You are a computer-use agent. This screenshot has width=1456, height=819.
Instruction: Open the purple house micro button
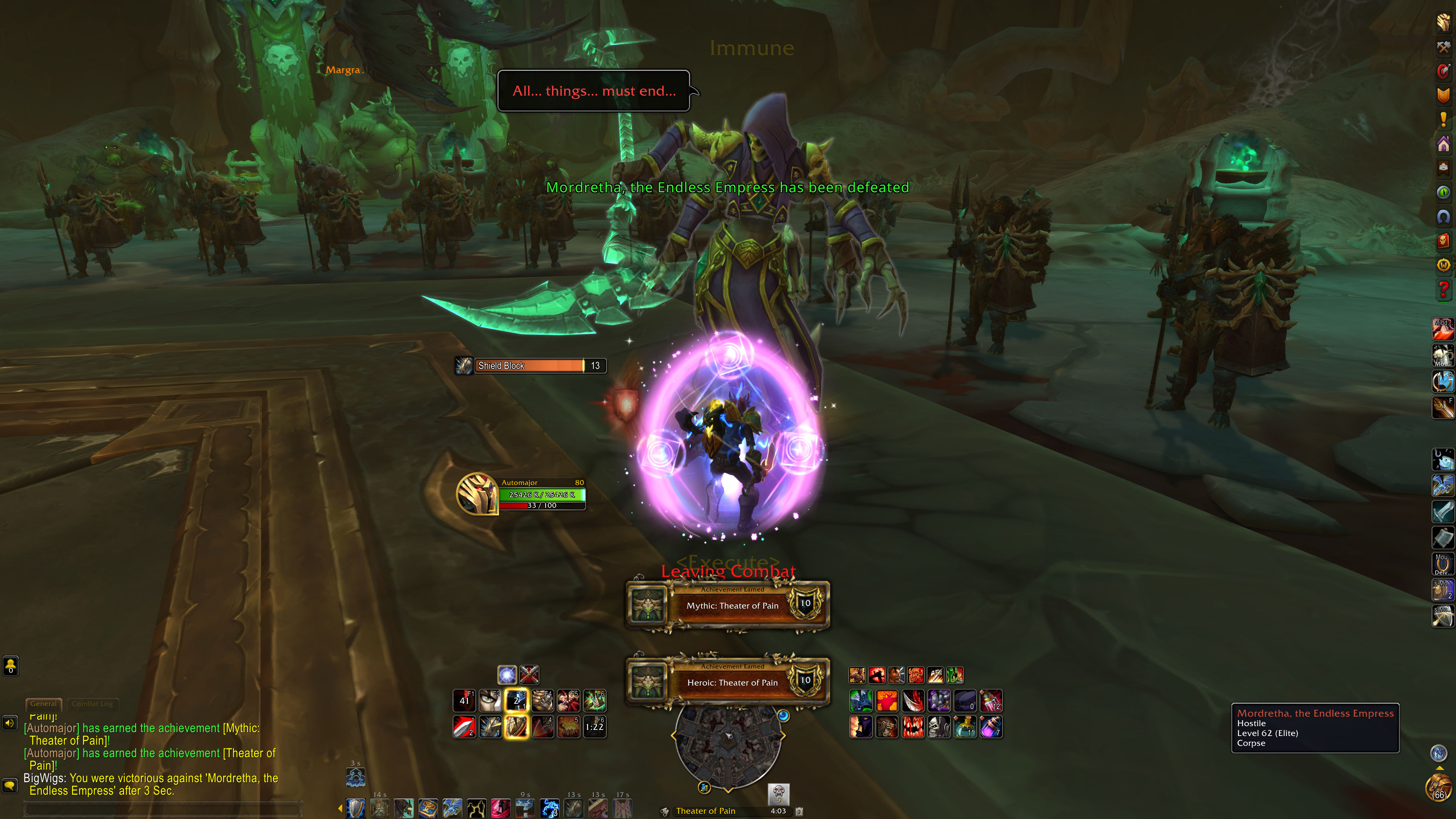[x=1443, y=144]
